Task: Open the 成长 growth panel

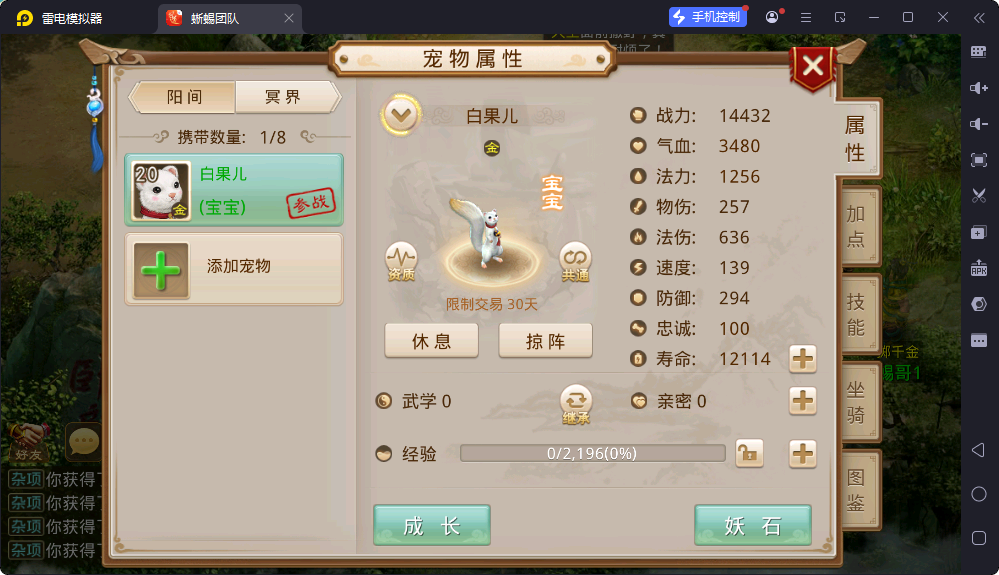Action: click(x=432, y=526)
